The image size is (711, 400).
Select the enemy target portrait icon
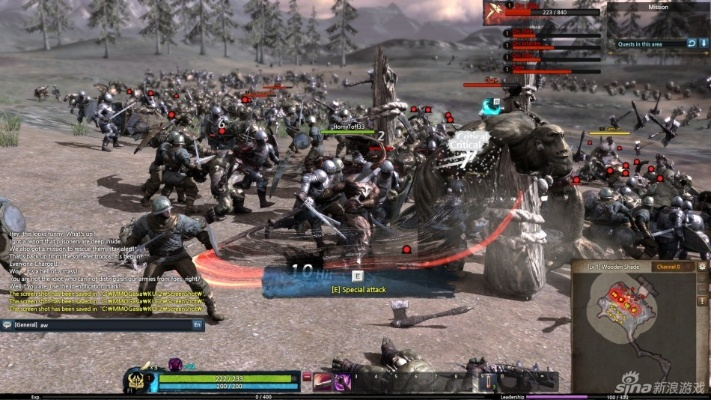(x=494, y=12)
